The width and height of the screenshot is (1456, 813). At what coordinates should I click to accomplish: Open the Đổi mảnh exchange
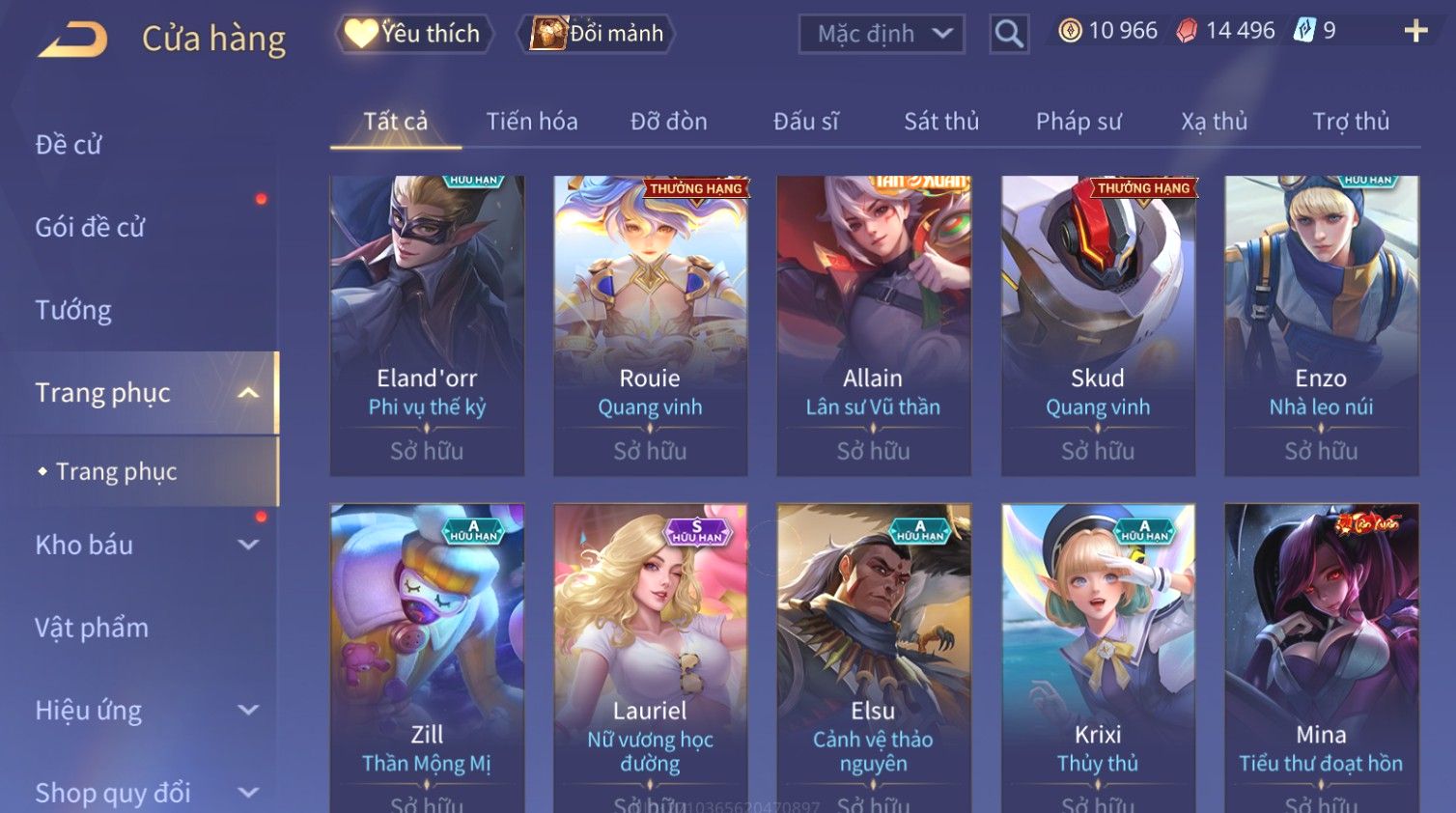(598, 34)
